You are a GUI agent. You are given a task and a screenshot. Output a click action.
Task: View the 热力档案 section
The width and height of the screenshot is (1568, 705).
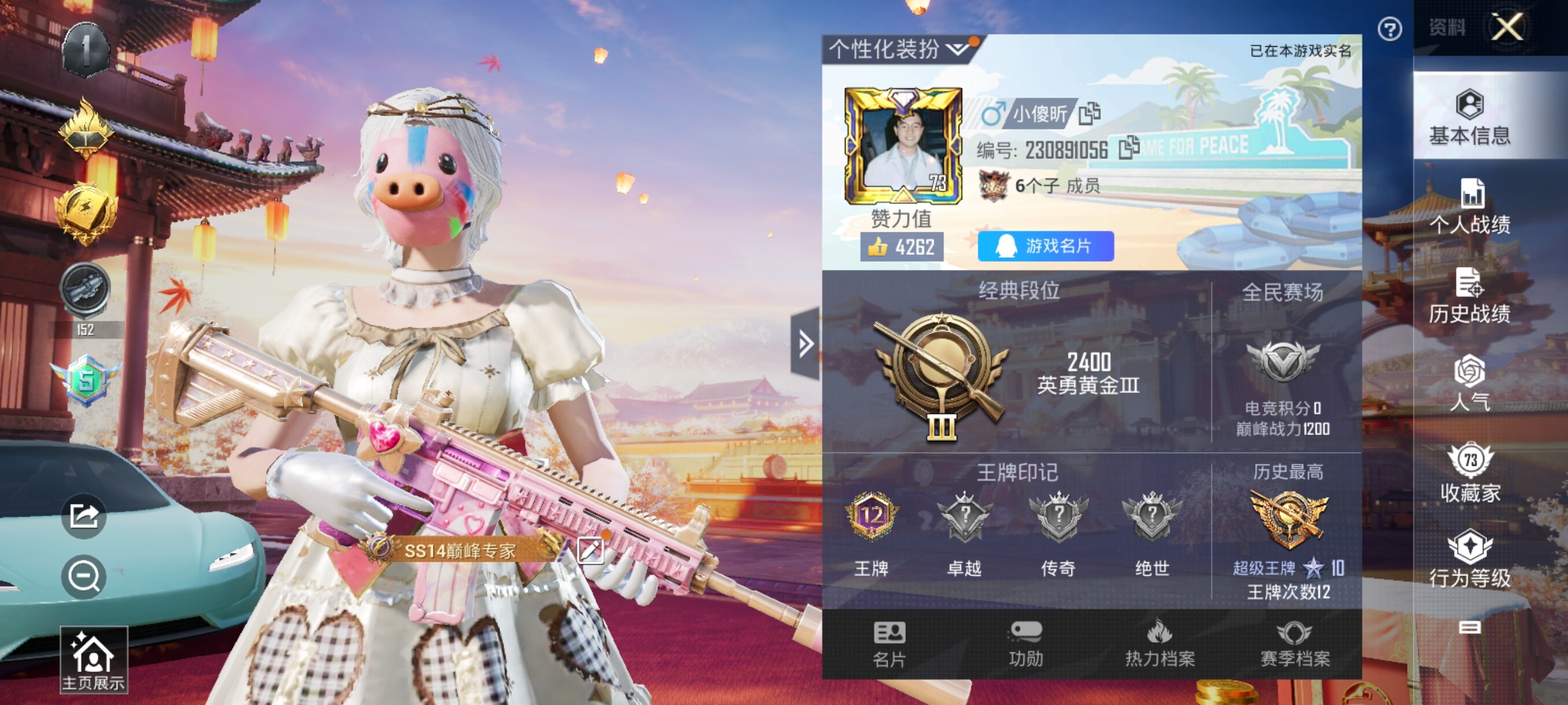tap(1160, 644)
